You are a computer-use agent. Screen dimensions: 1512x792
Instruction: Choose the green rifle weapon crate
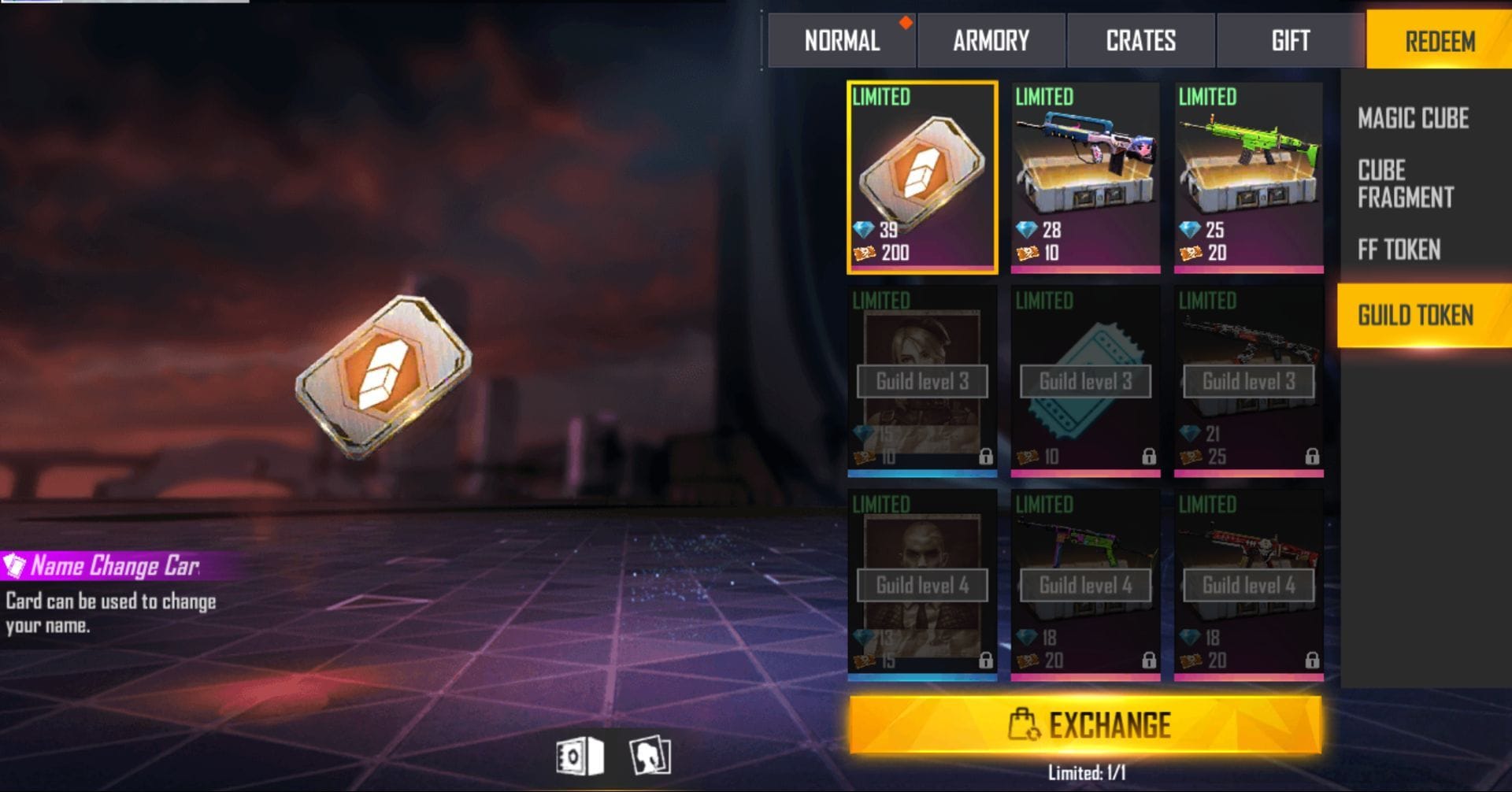1248,177
